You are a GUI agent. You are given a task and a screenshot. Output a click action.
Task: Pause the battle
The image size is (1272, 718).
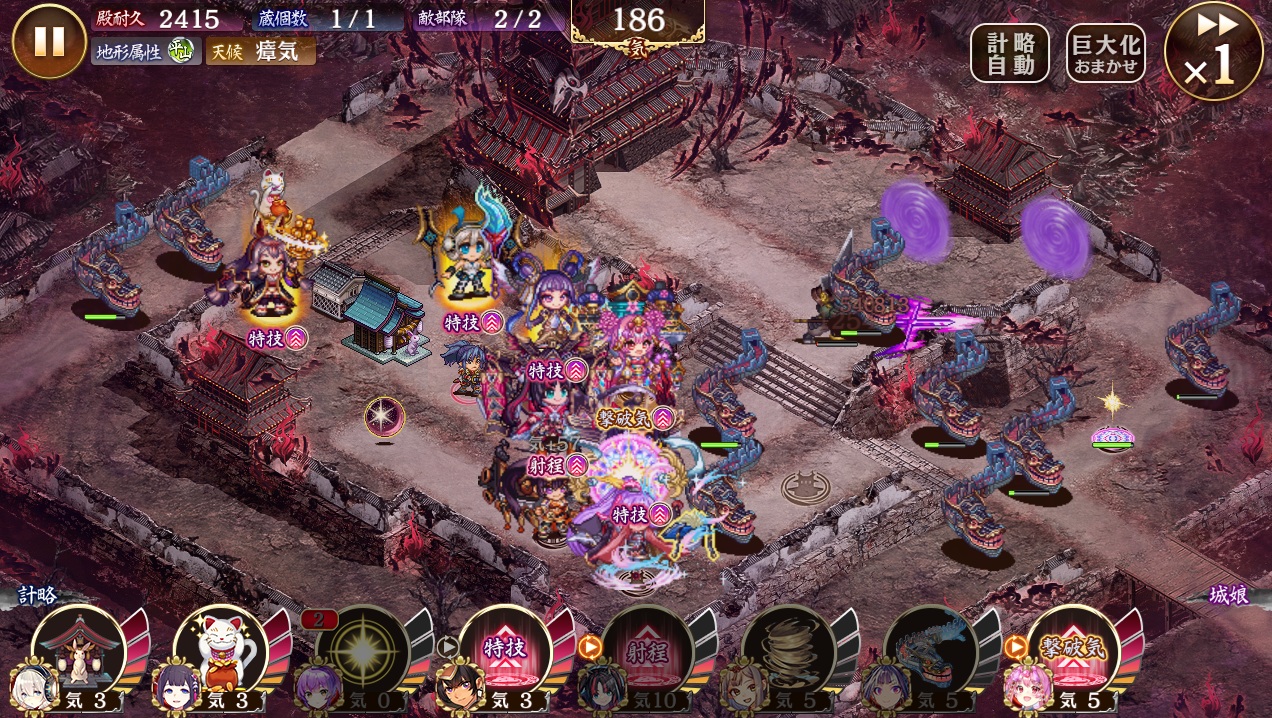49,41
